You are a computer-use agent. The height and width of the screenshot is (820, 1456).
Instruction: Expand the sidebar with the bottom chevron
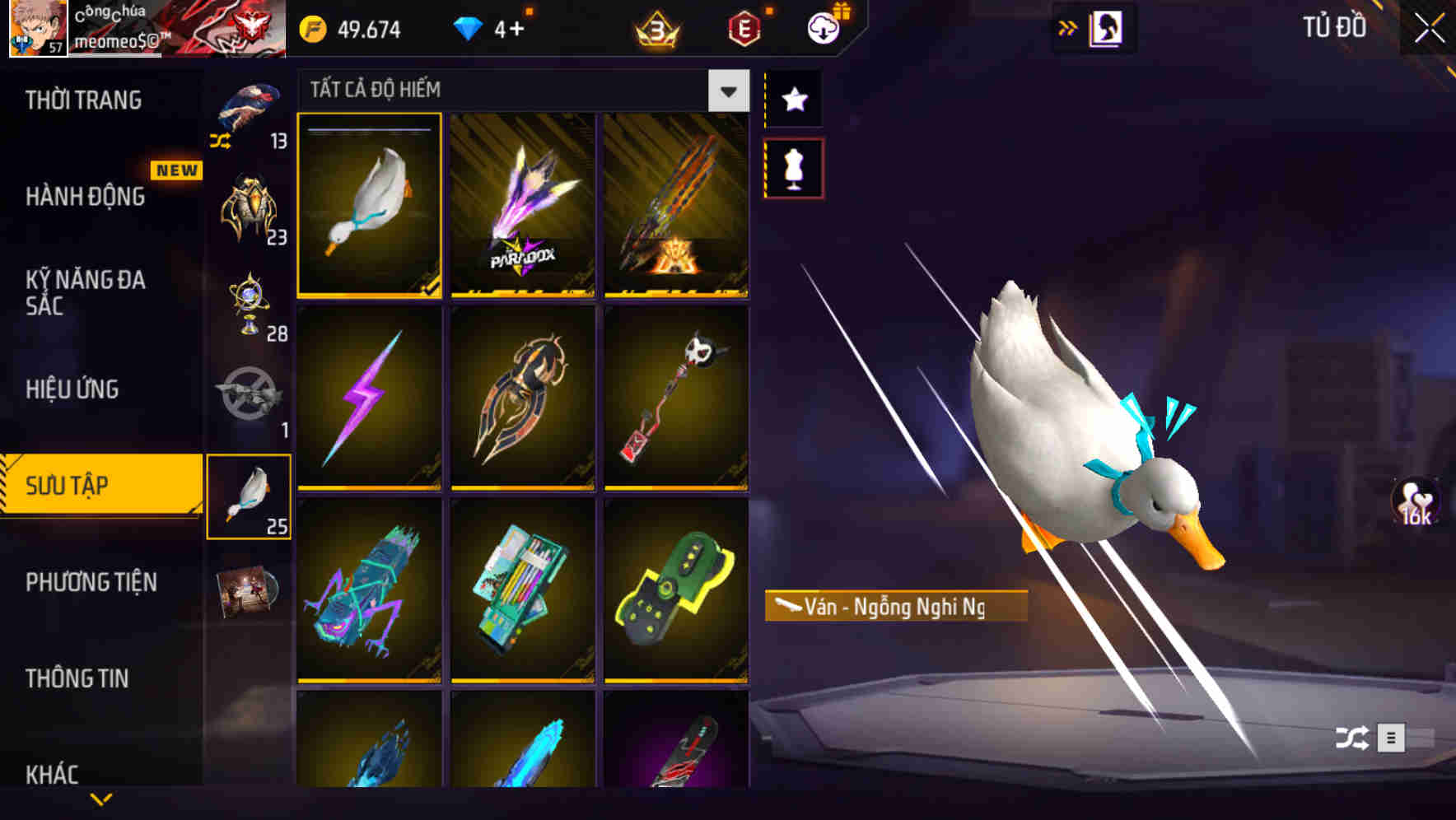tap(101, 797)
